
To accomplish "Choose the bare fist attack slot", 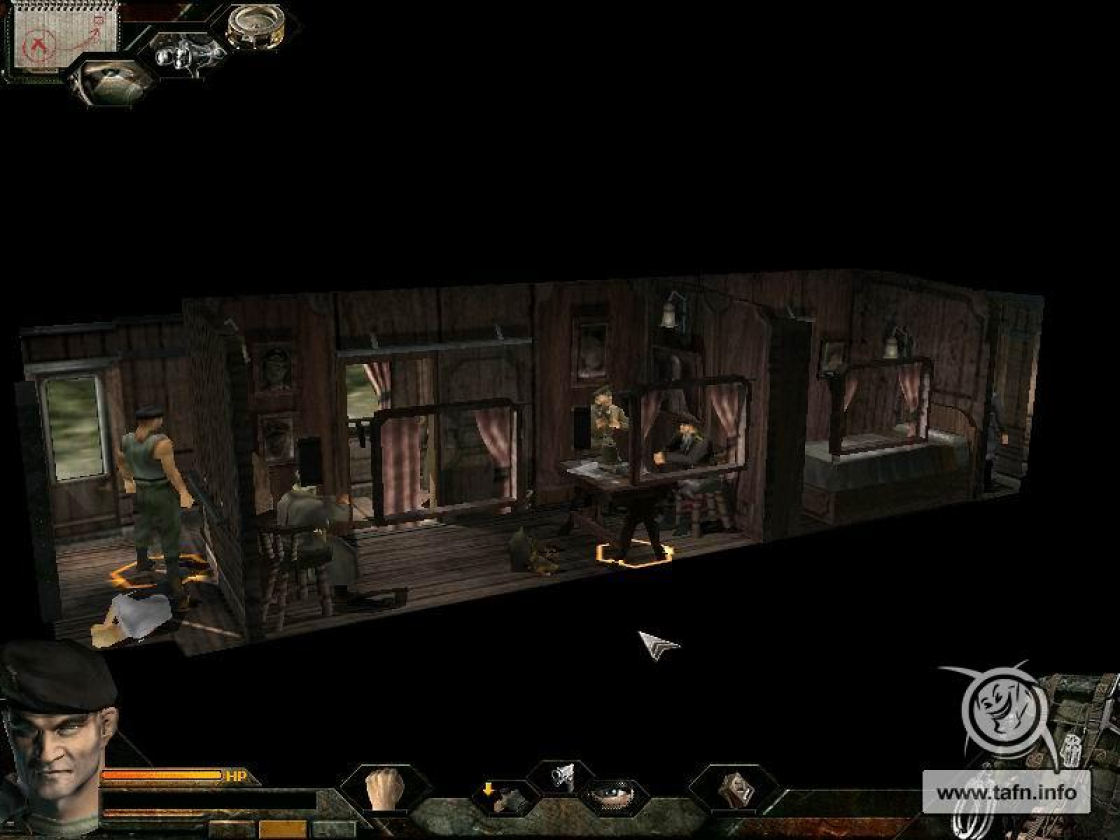I will point(384,789).
